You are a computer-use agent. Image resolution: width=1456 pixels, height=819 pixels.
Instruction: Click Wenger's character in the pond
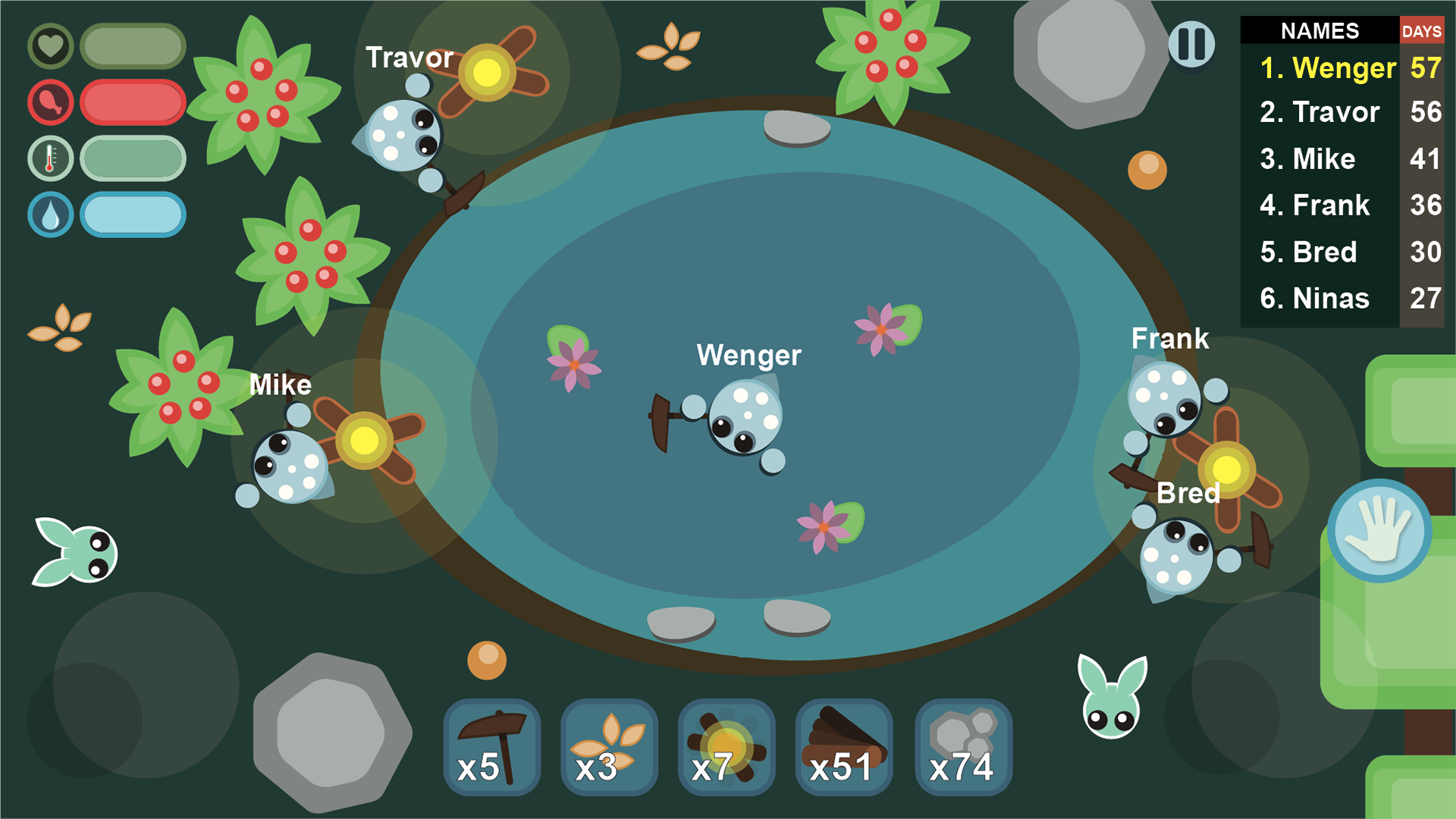[747, 417]
